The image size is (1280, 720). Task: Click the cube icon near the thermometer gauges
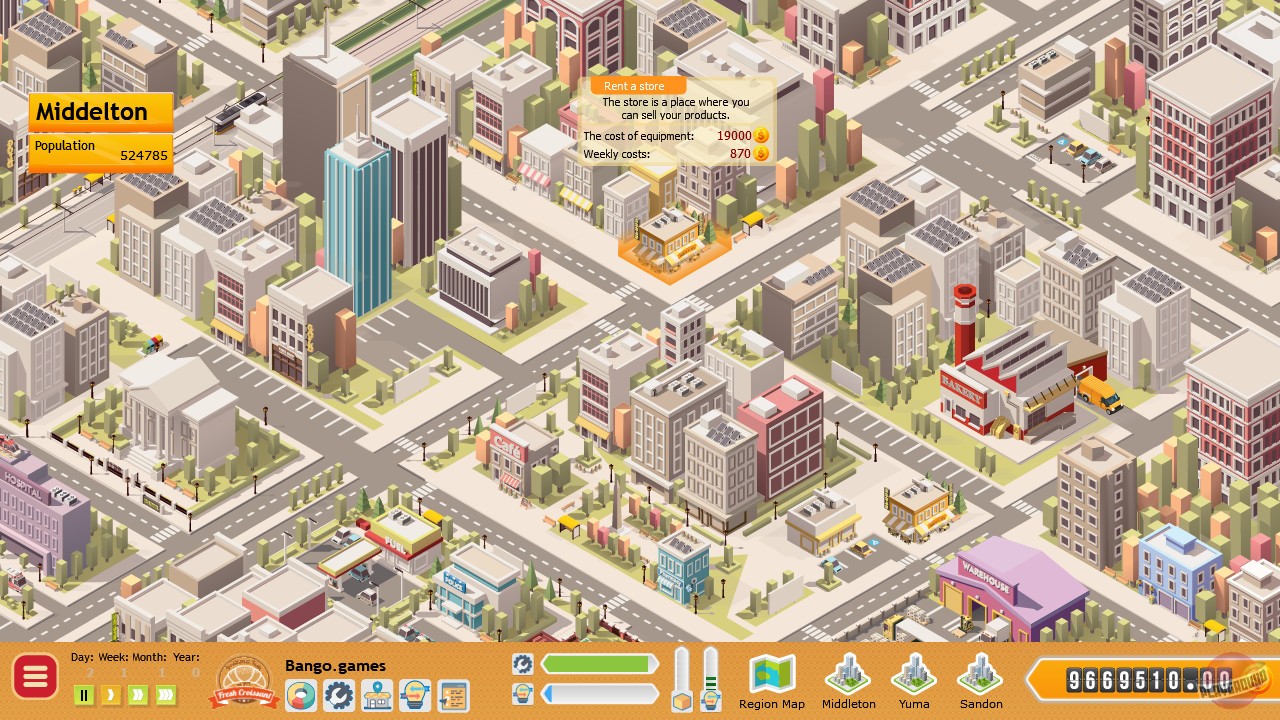[x=681, y=700]
